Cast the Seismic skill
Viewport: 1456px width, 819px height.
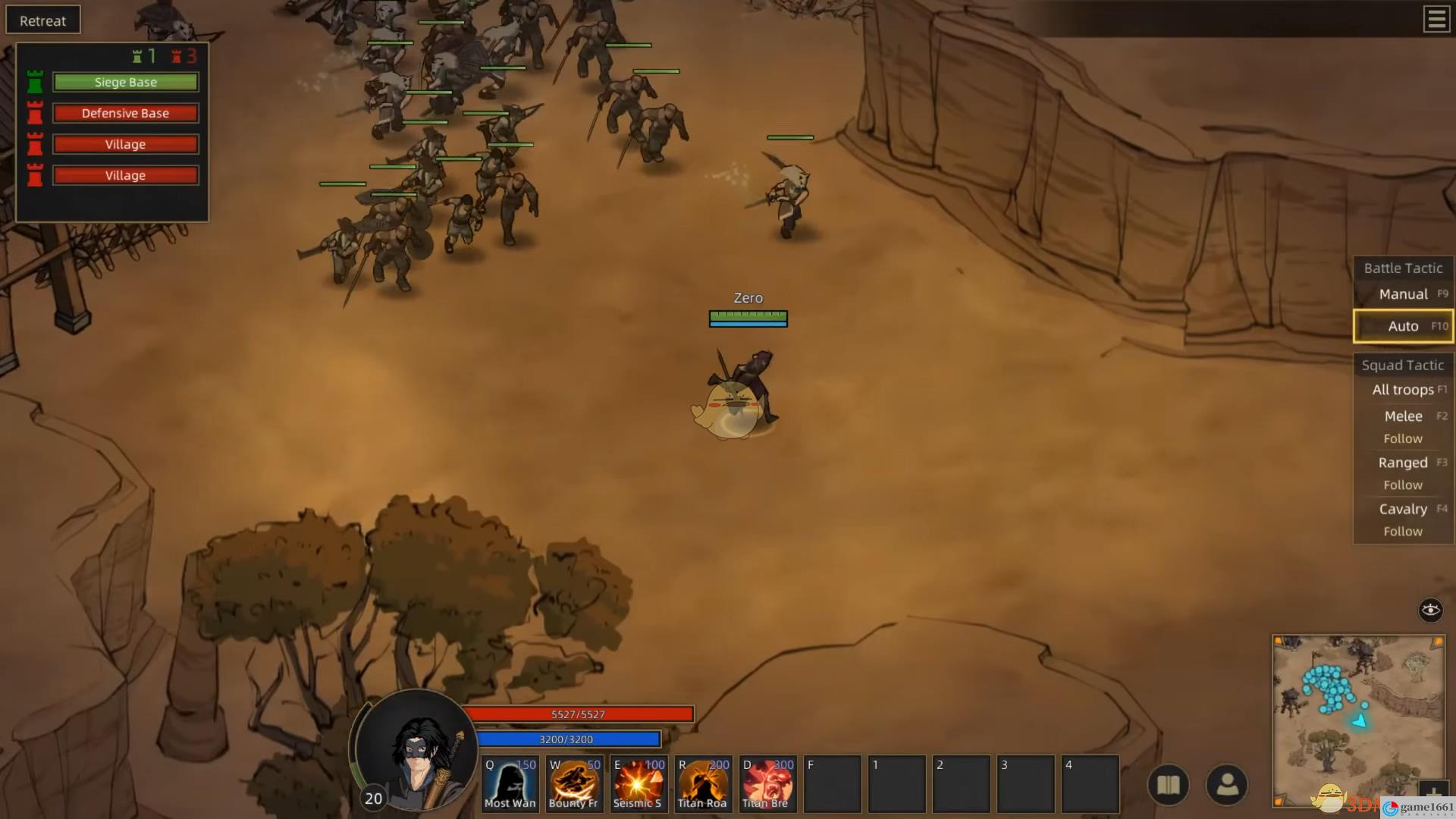coord(639,784)
